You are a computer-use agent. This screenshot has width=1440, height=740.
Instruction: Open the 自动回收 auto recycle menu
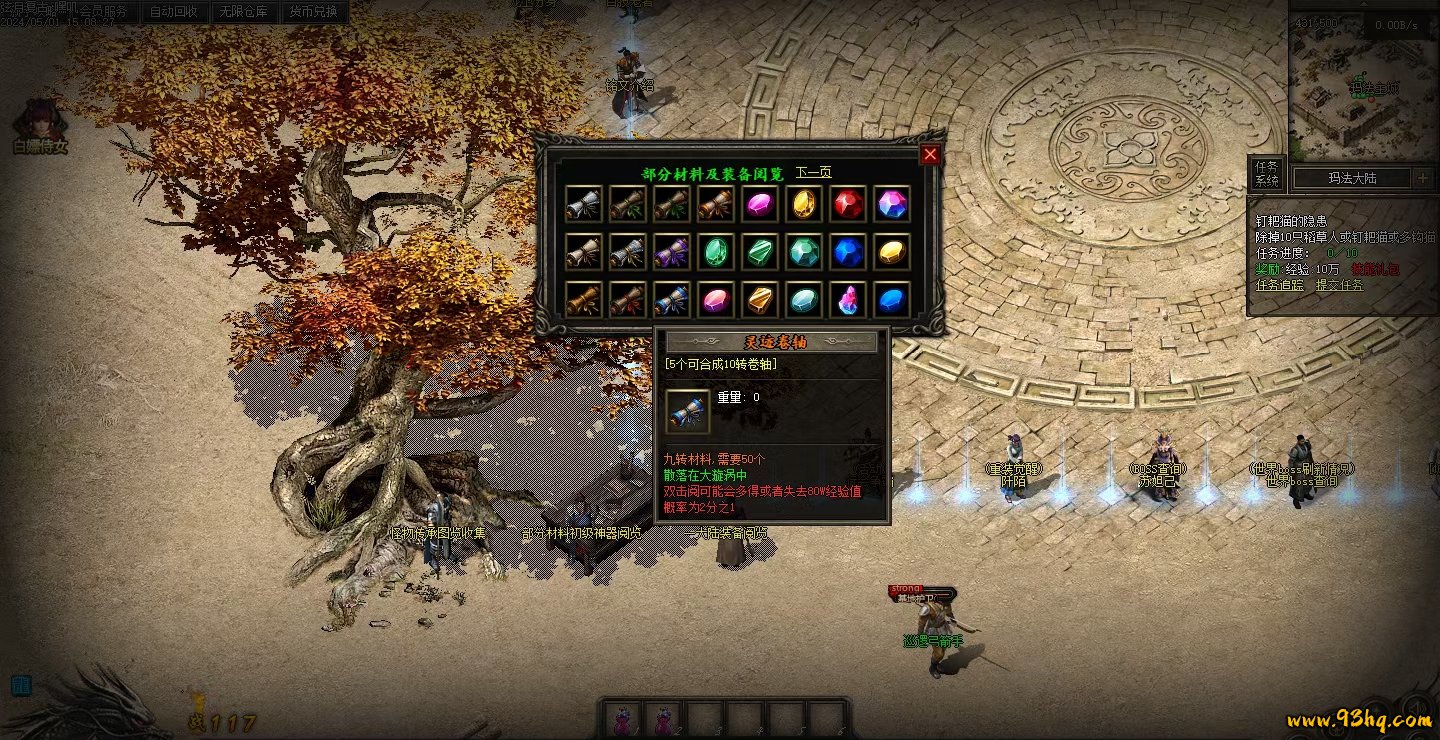173,12
